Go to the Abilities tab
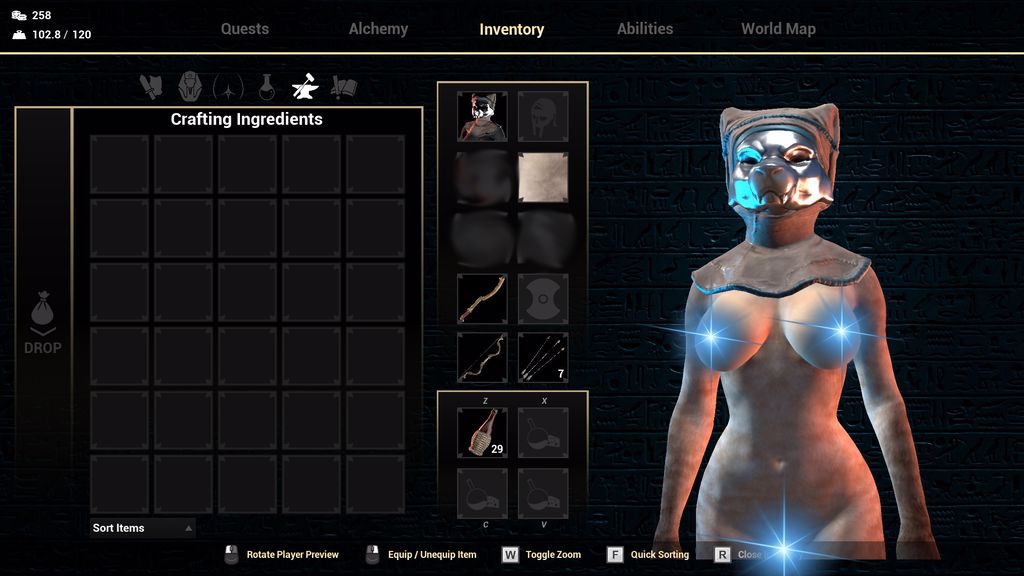 pyautogui.click(x=645, y=29)
